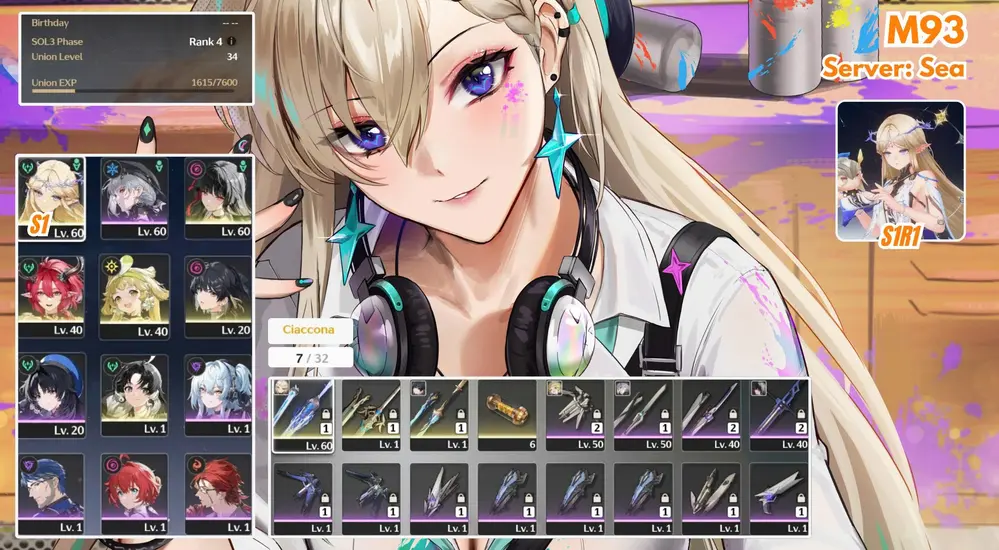Screen dimensions: 999x550
Task: Select the black-and-white haired Lv. 60 character
Action: (x=218, y=196)
